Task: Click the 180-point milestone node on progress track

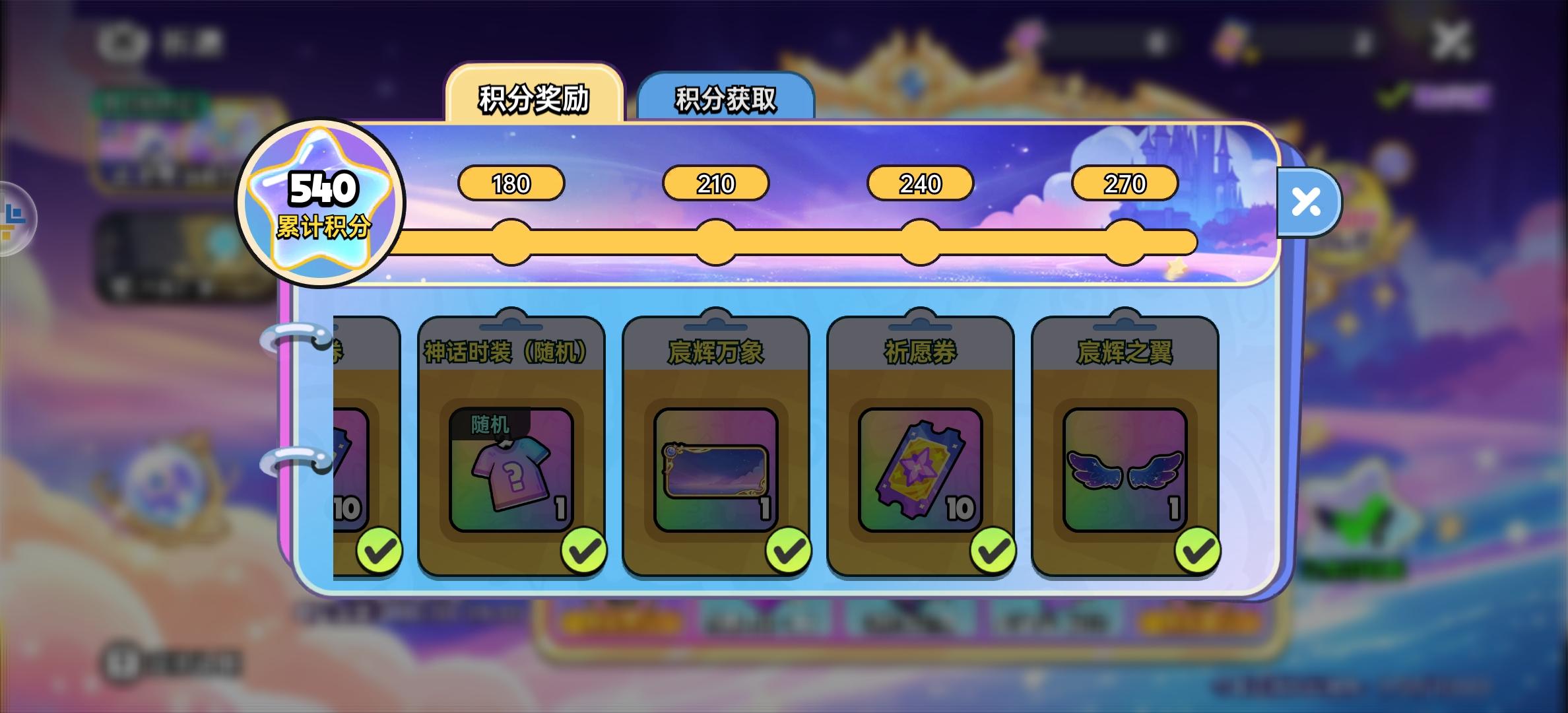Action: tap(512, 242)
